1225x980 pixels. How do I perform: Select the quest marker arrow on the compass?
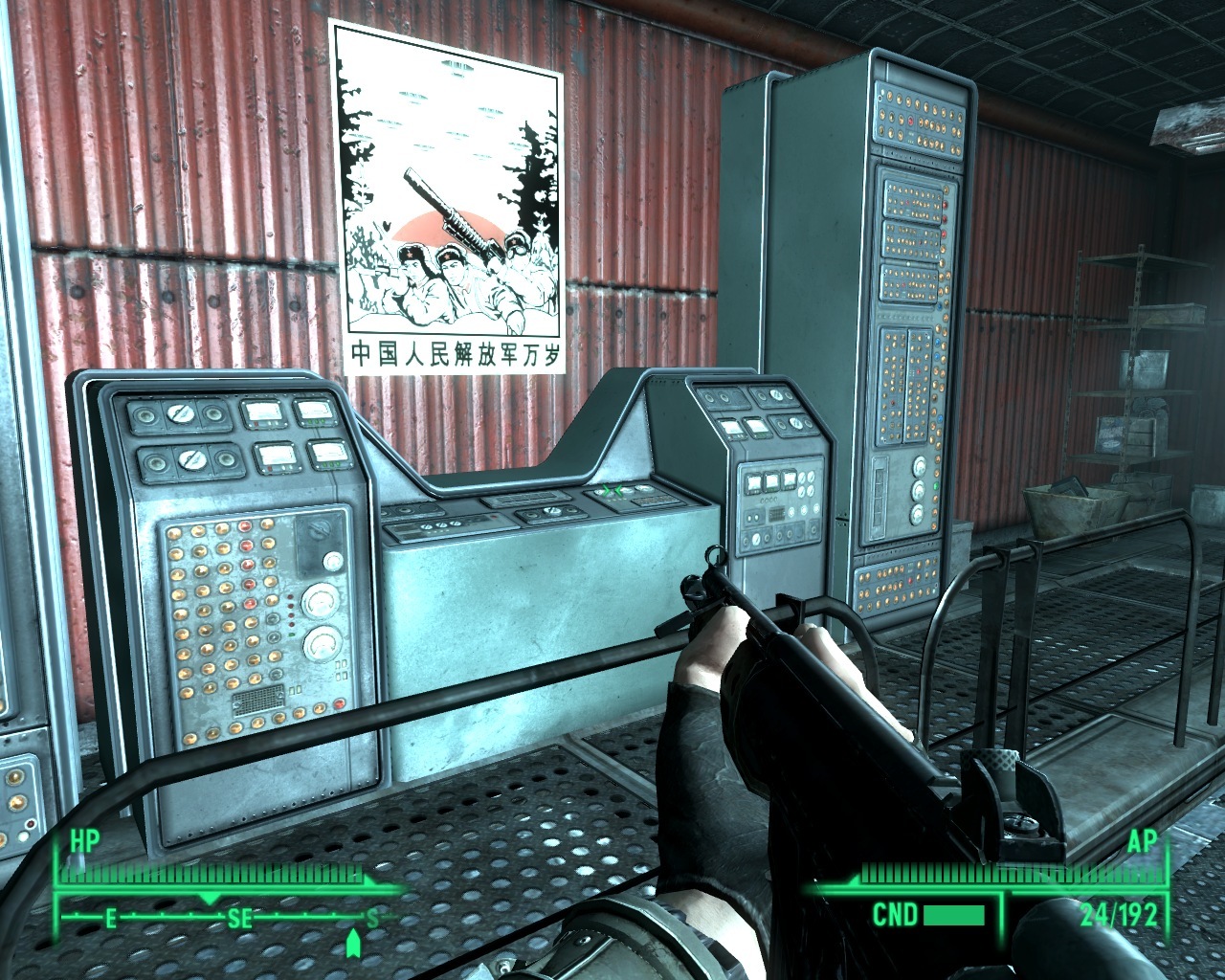coord(352,945)
